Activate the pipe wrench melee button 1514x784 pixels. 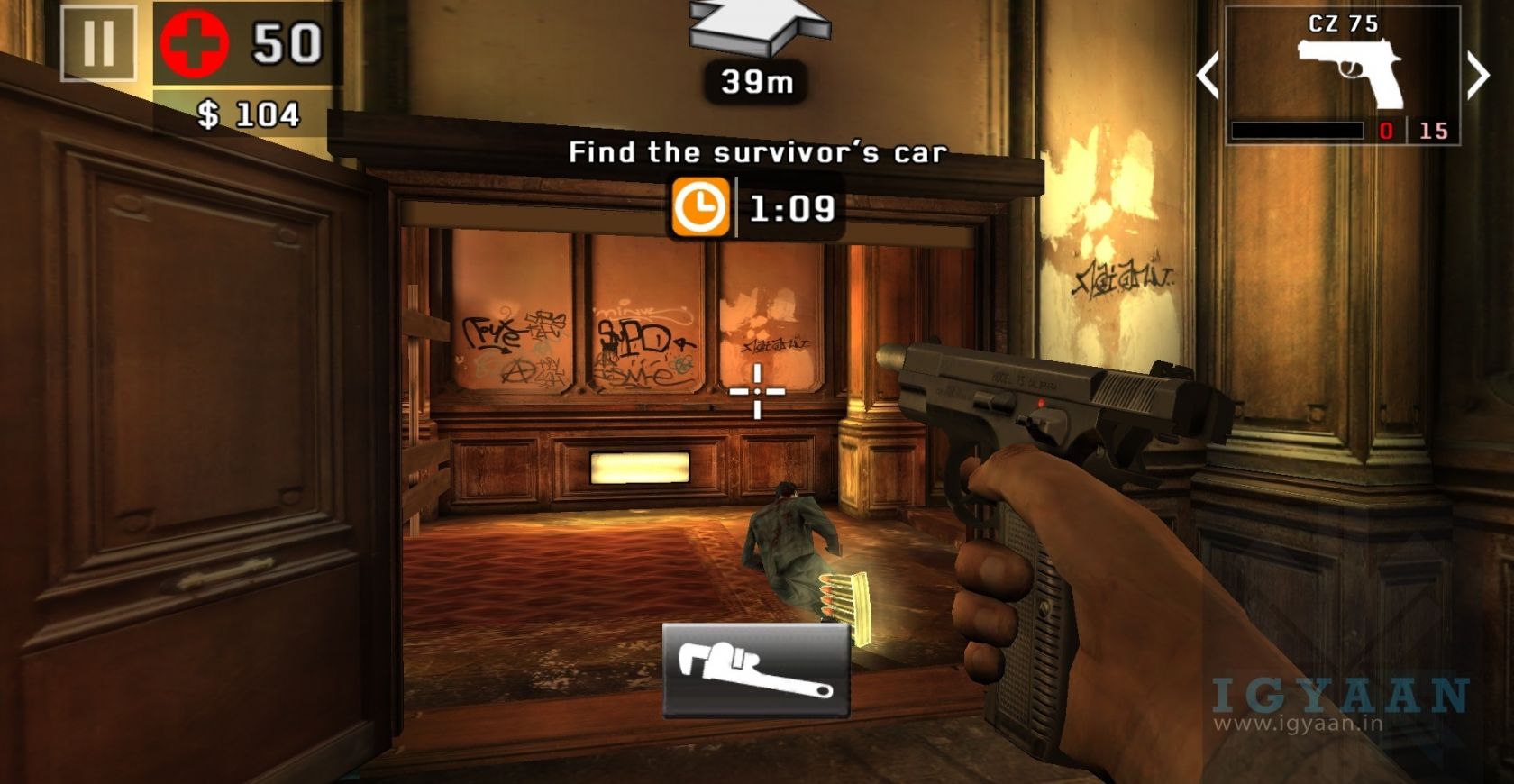(x=755, y=670)
